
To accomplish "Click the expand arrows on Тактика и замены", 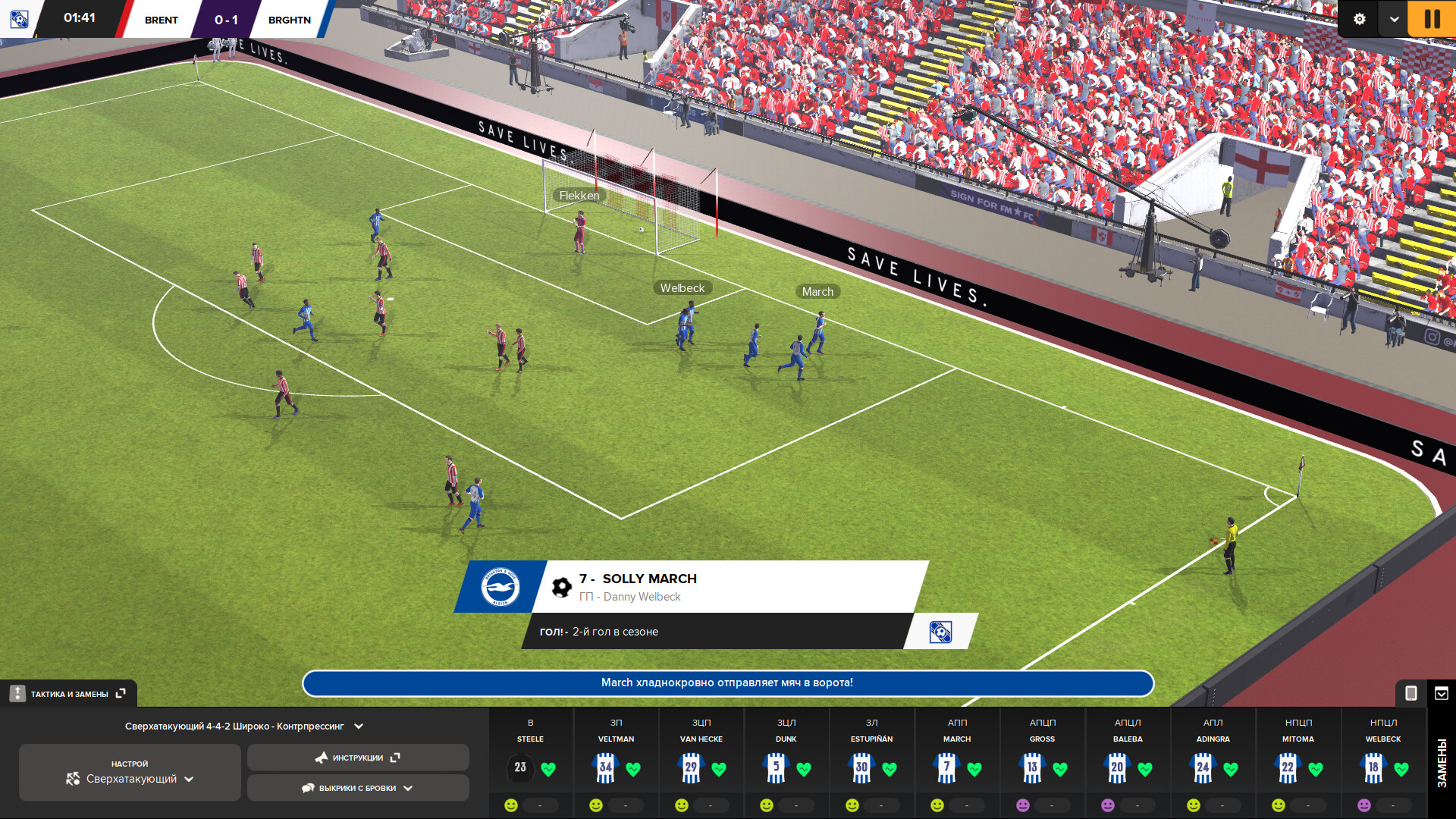I will [x=120, y=693].
